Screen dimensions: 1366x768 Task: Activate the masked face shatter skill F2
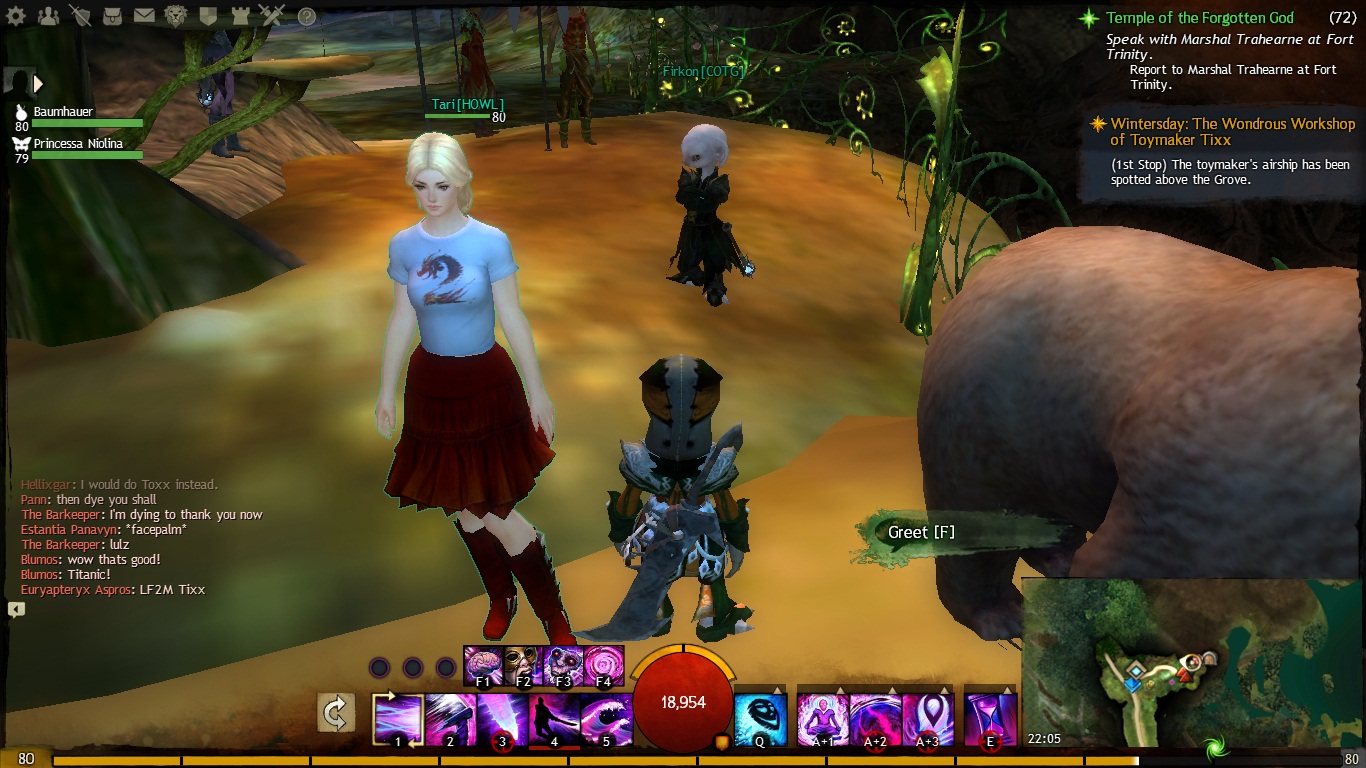[523, 665]
